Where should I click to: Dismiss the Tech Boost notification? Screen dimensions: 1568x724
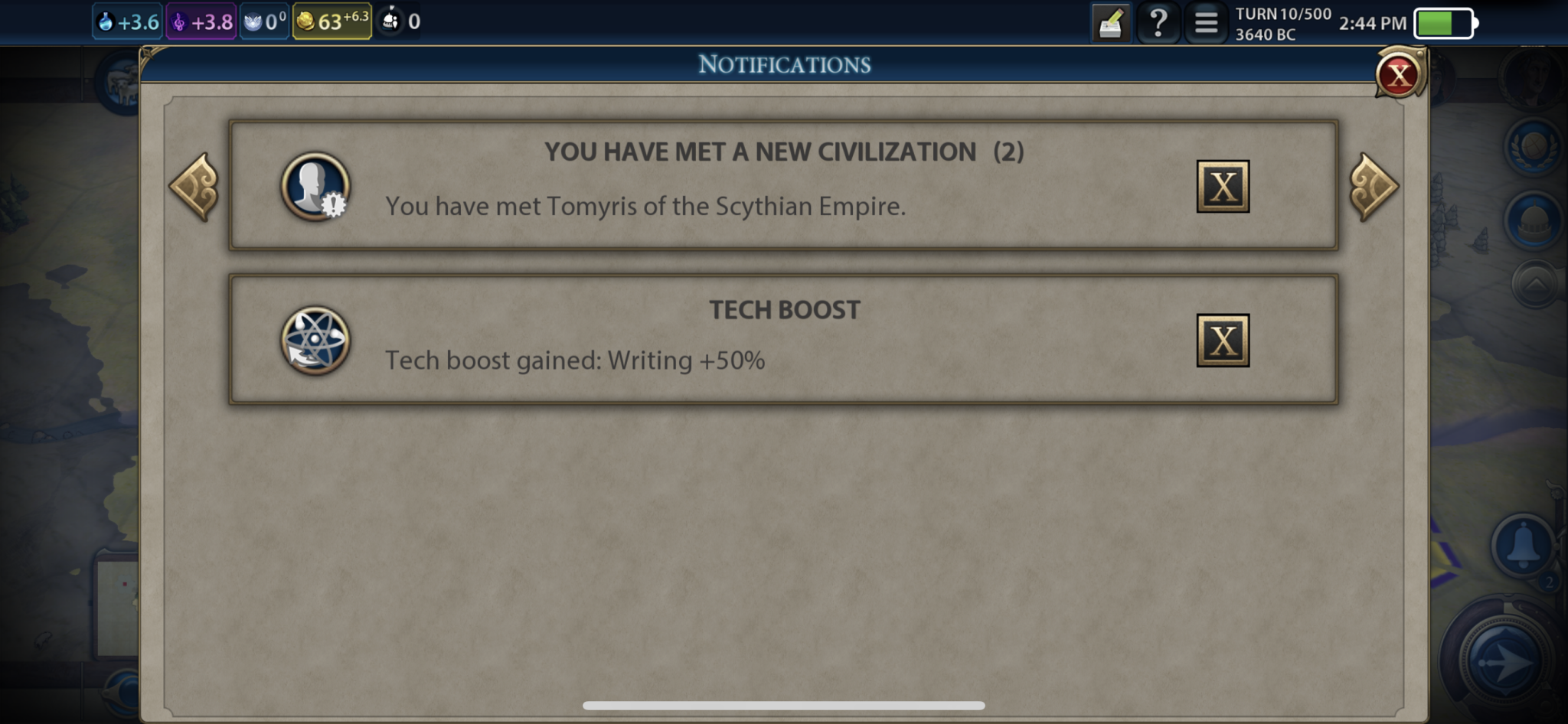pyautogui.click(x=1223, y=340)
